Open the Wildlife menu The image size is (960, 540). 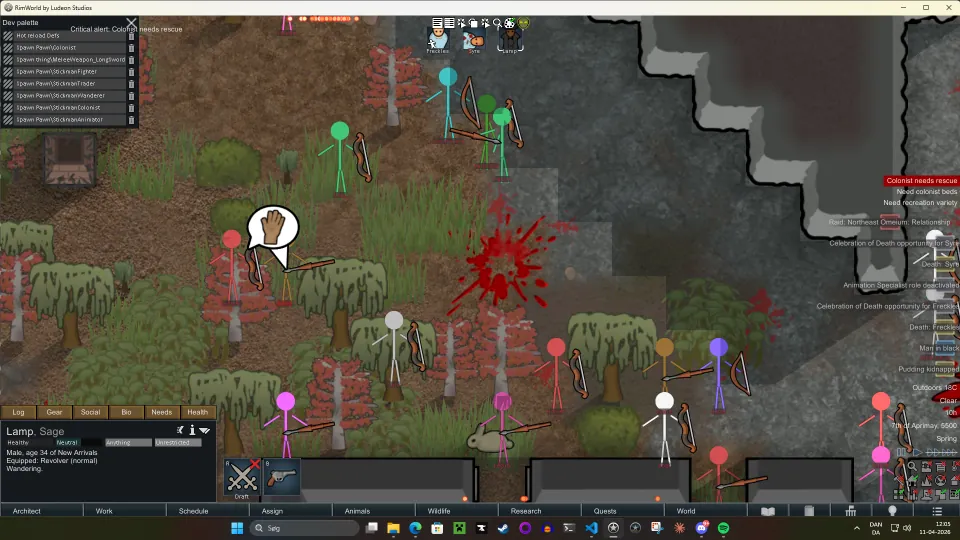point(439,511)
